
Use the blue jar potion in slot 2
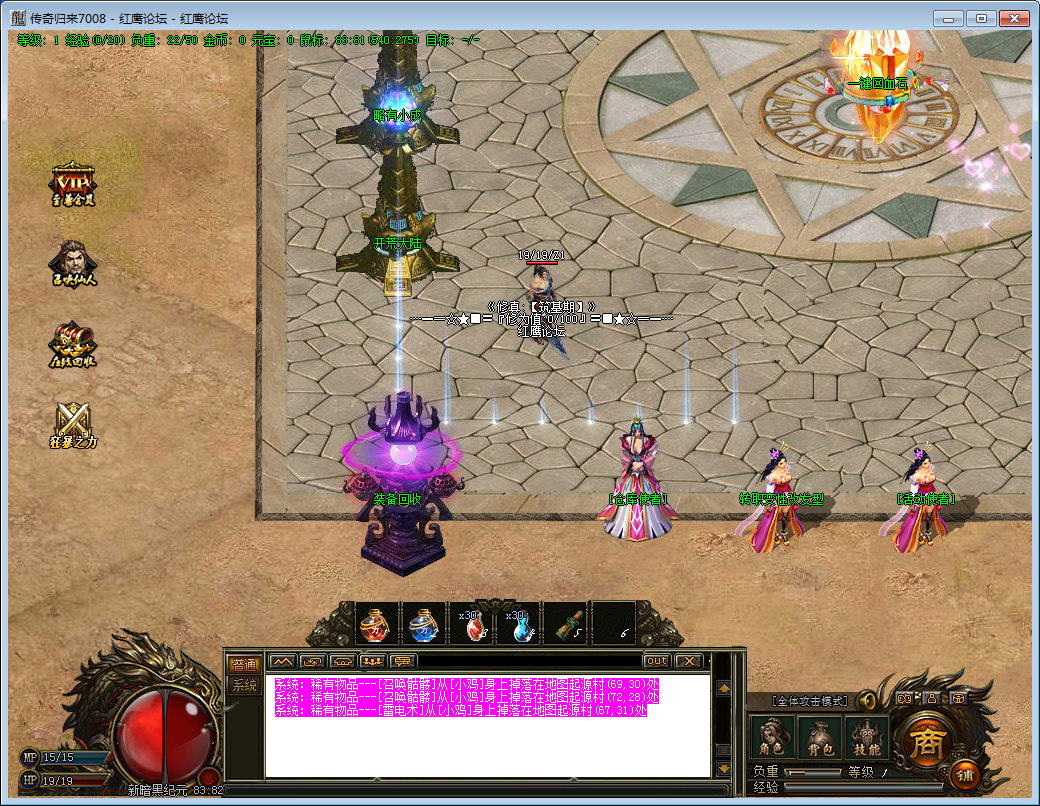(x=424, y=625)
